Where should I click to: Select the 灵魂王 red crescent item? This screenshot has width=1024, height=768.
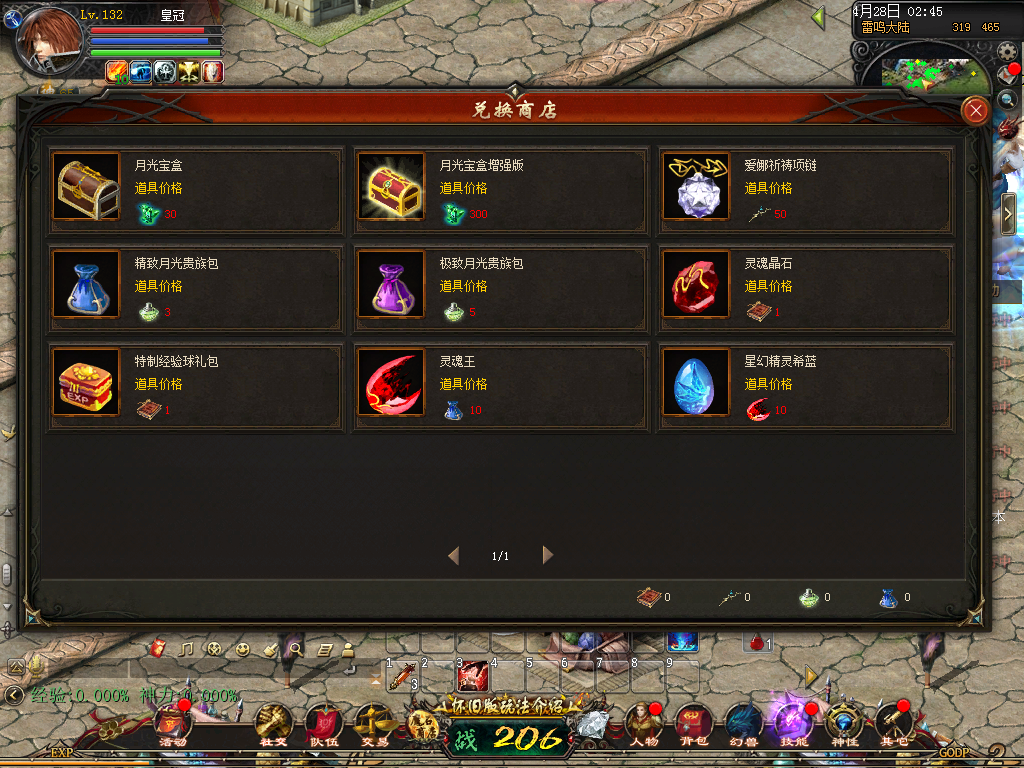(391, 383)
